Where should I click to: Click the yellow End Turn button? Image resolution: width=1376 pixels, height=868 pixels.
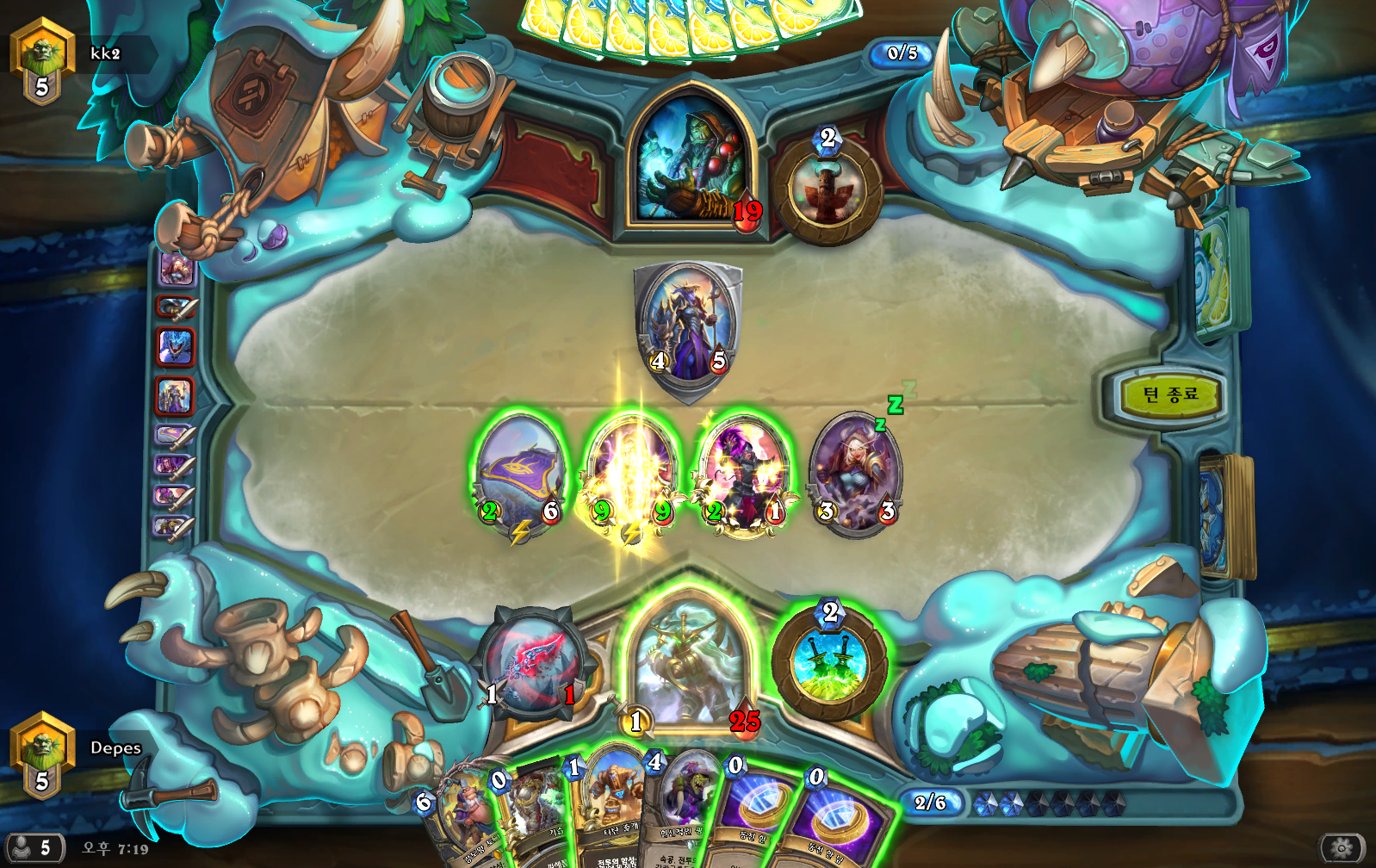[x=1169, y=395]
